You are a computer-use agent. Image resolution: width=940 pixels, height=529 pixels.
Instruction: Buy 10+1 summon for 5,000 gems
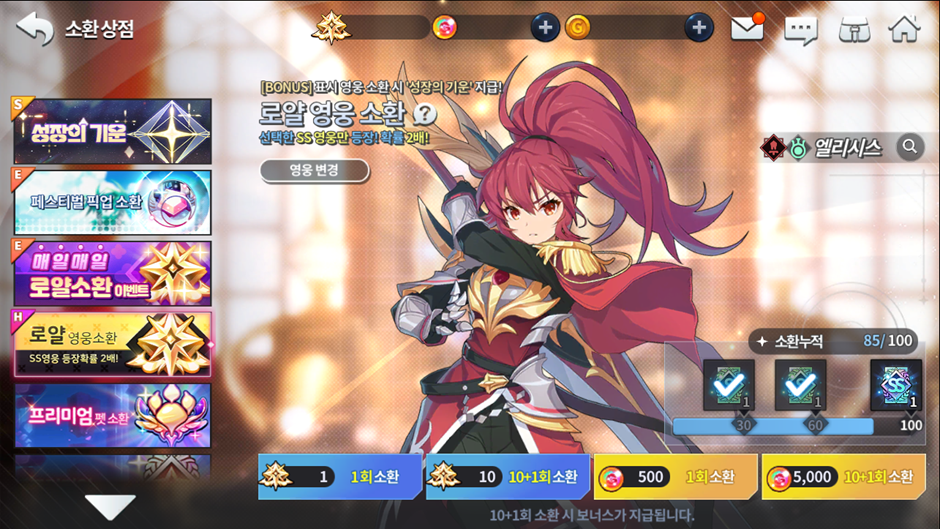click(x=842, y=477)
